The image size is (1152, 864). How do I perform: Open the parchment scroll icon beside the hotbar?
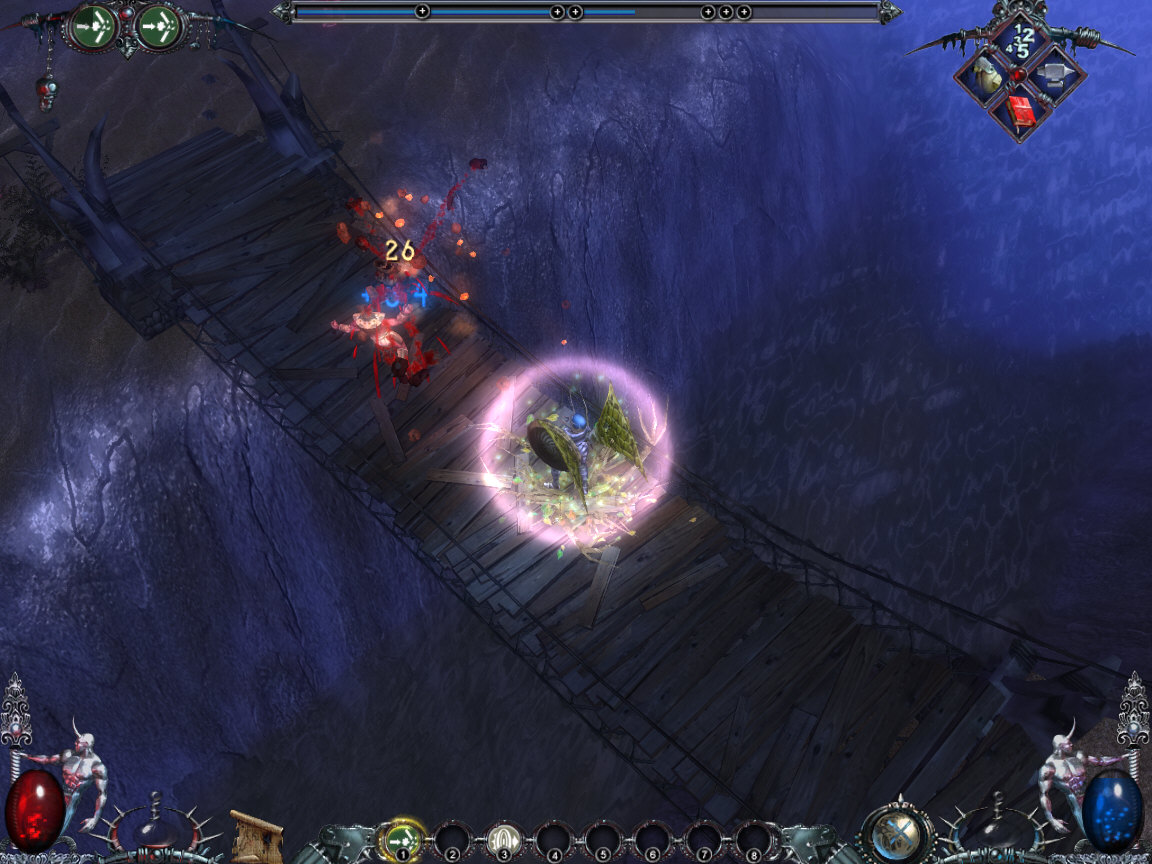pyautogui.click(x=256, y=837)
